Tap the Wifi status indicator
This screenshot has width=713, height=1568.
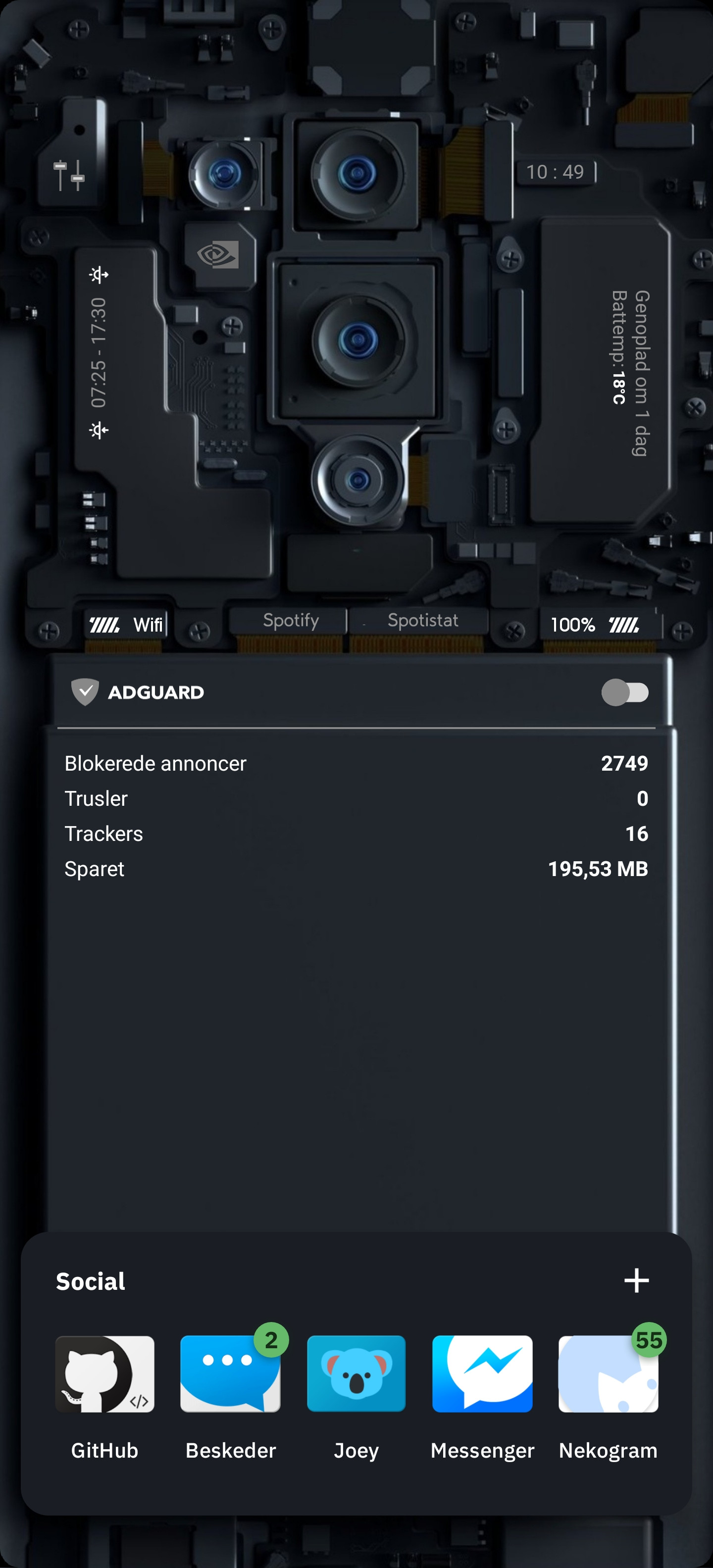(126, 623)
